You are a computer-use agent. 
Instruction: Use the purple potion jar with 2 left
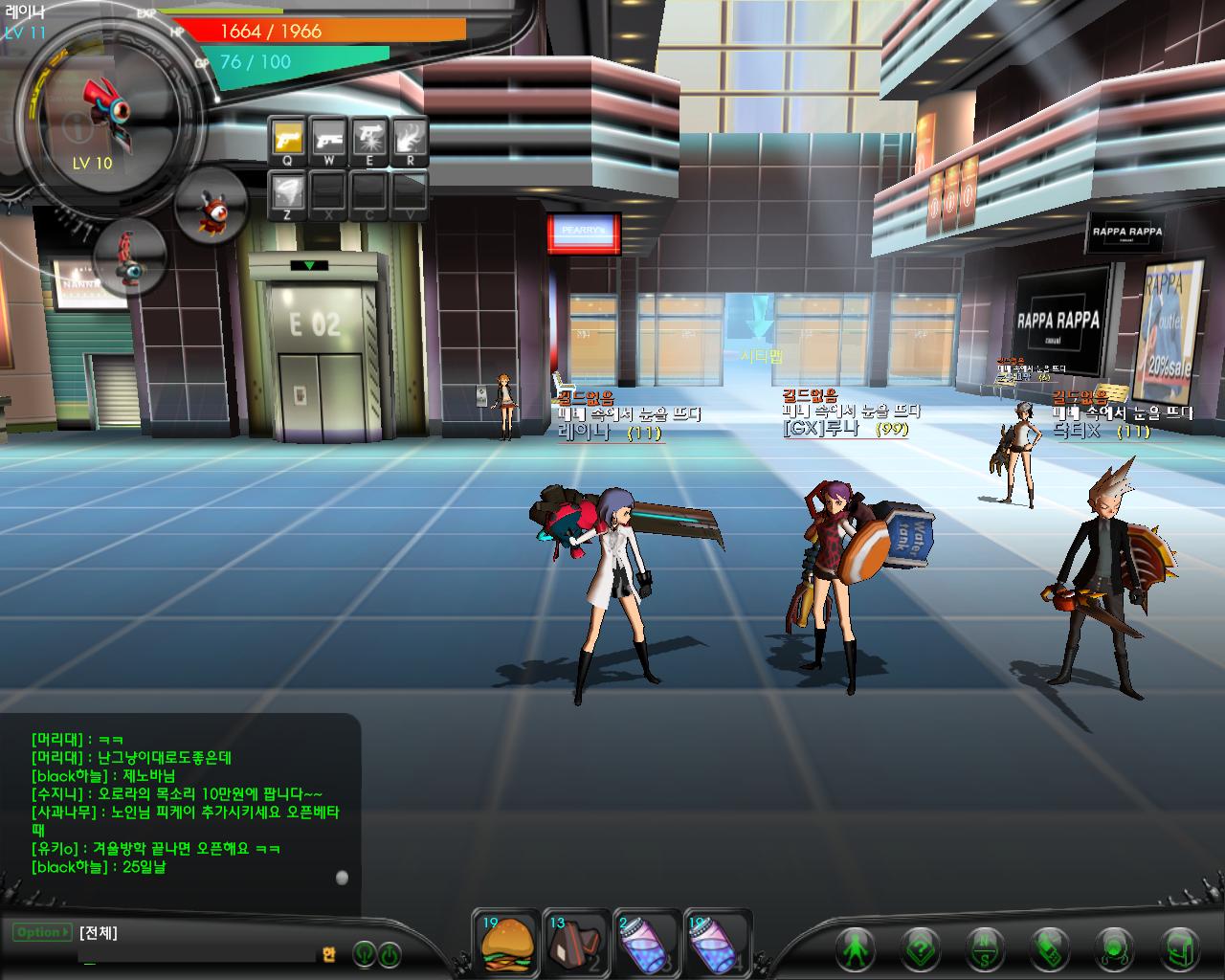point(646,942)
